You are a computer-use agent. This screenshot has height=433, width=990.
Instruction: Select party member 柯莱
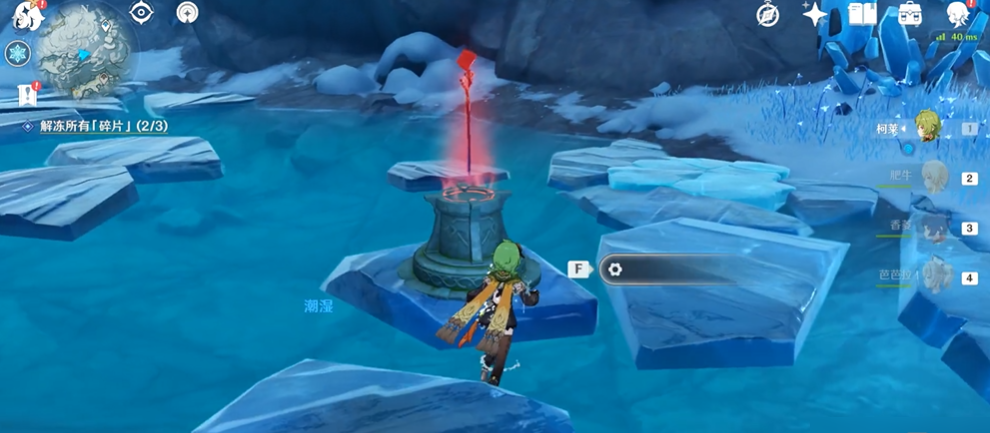[x=927, y=128]
